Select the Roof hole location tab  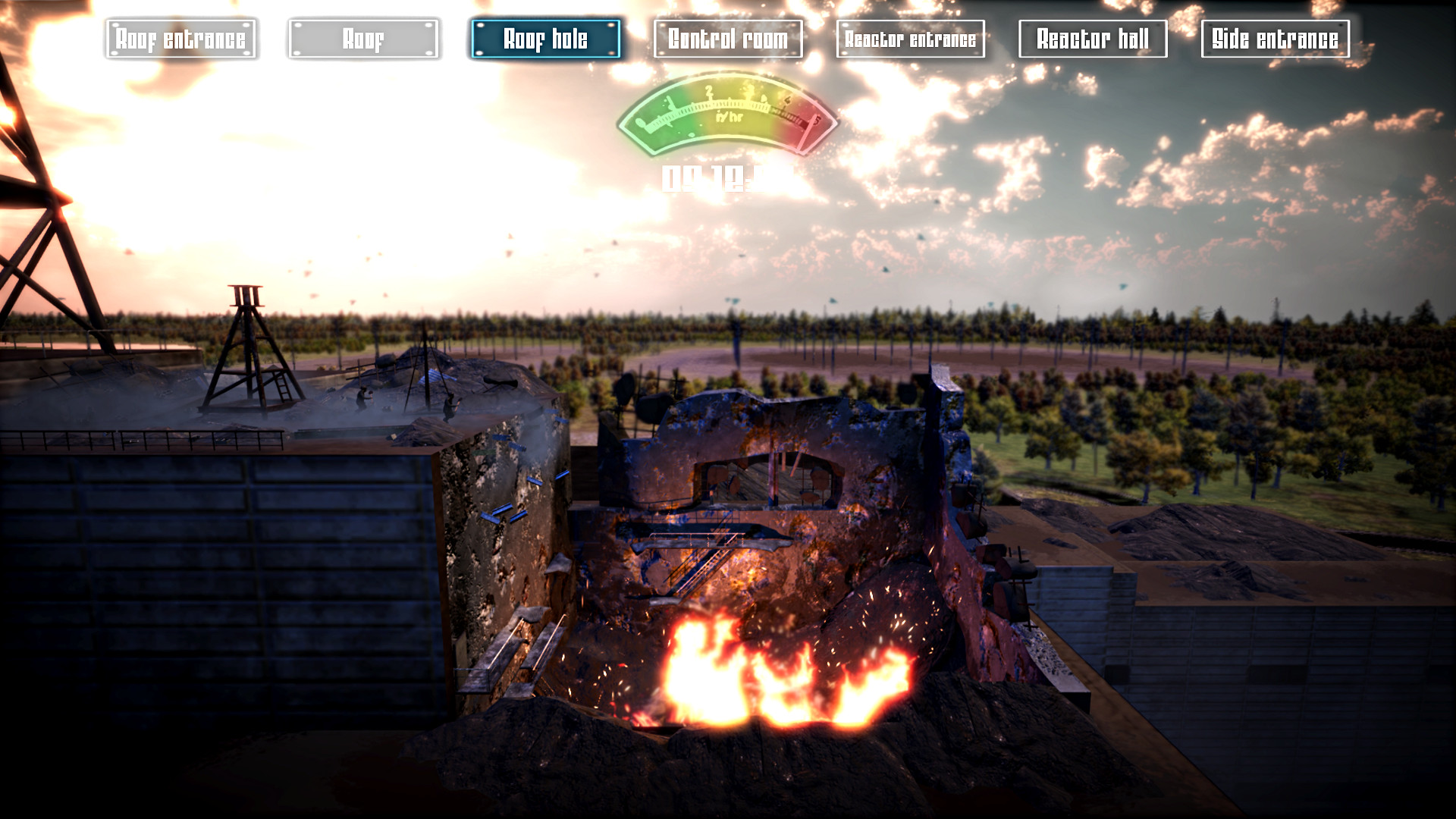(545, 39)
